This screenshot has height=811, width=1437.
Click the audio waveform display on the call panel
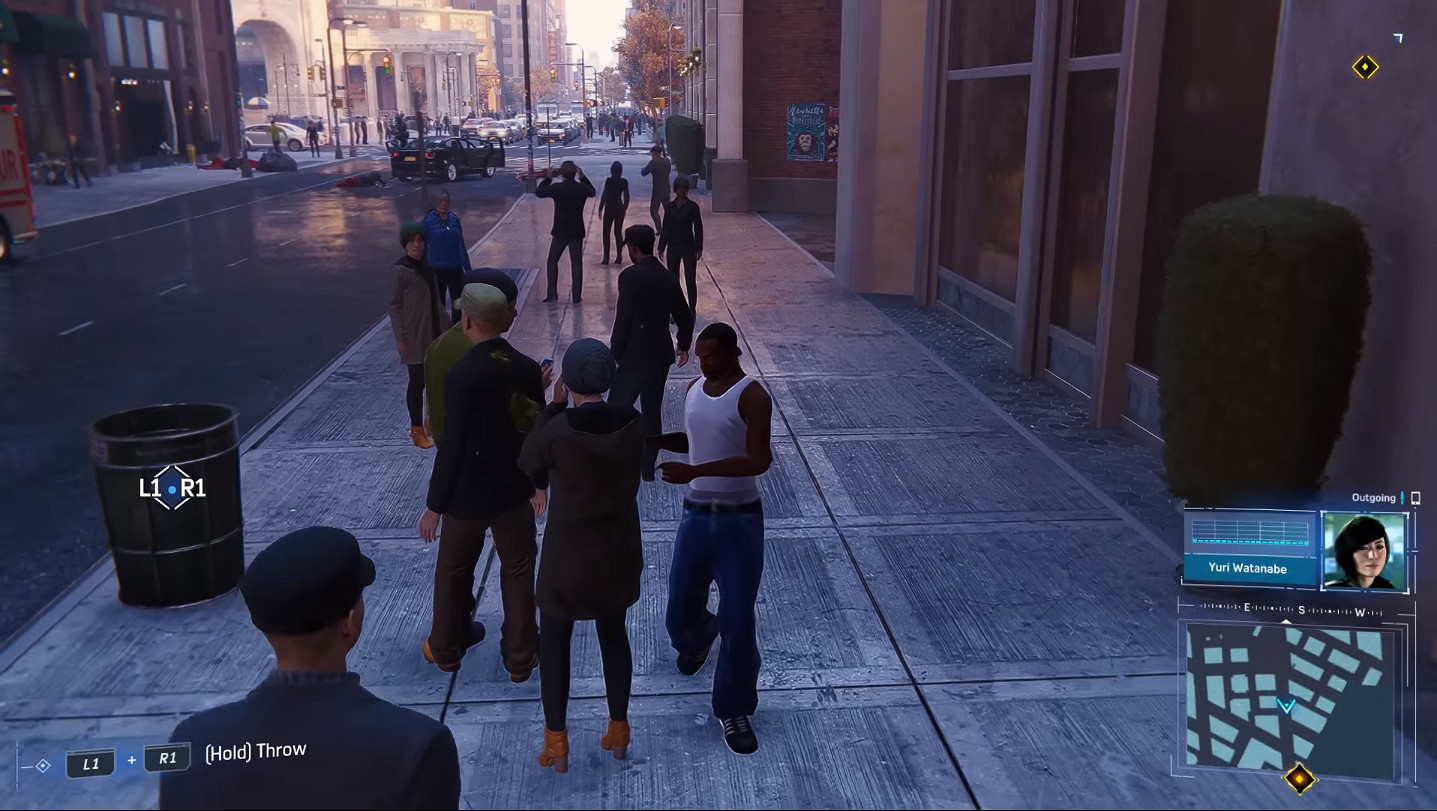[x=1250, y=534]
